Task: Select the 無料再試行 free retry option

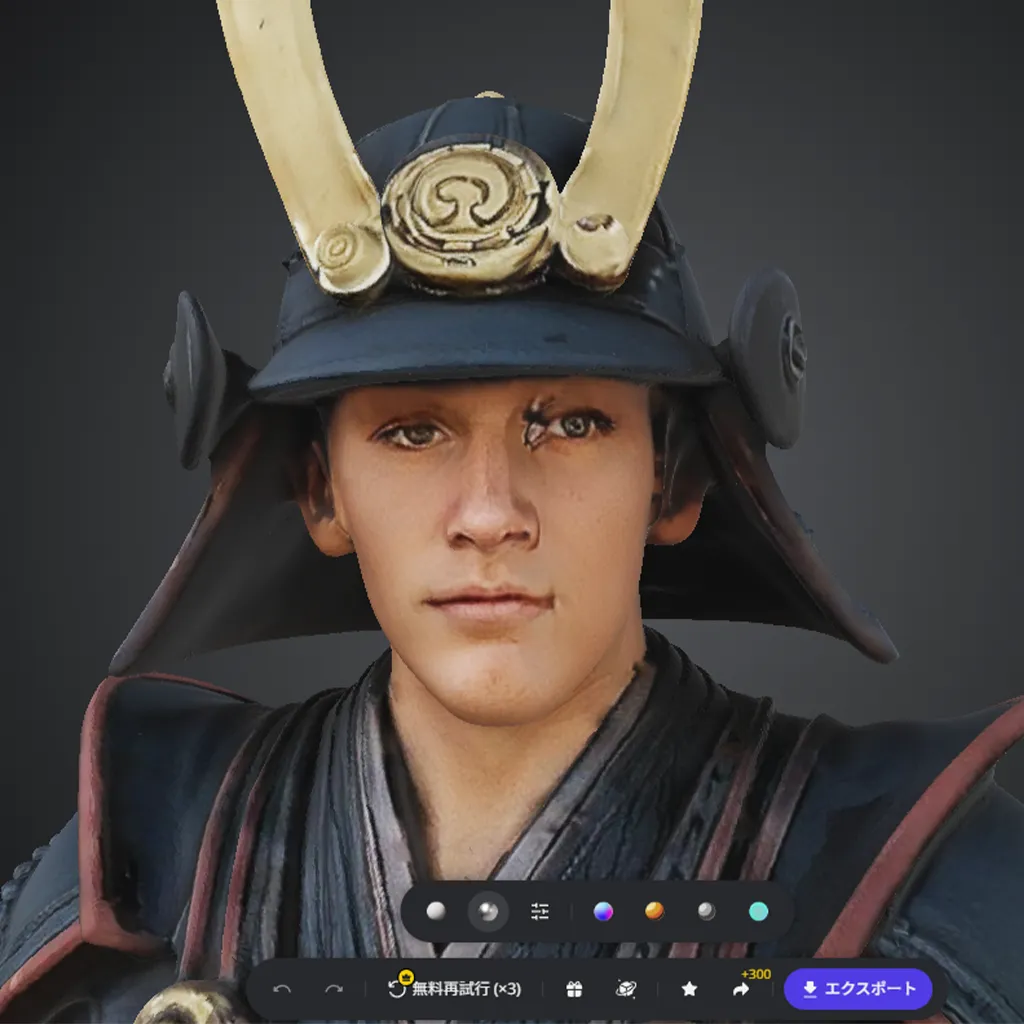Action: [x=455, y=989]
